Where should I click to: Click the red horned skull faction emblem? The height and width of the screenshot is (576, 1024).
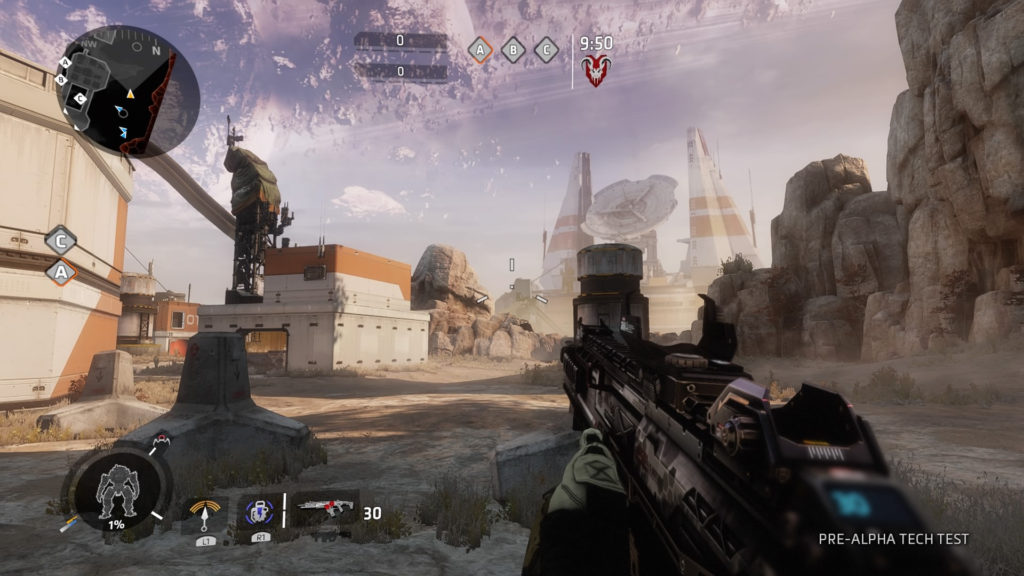[x=597, y=70]
